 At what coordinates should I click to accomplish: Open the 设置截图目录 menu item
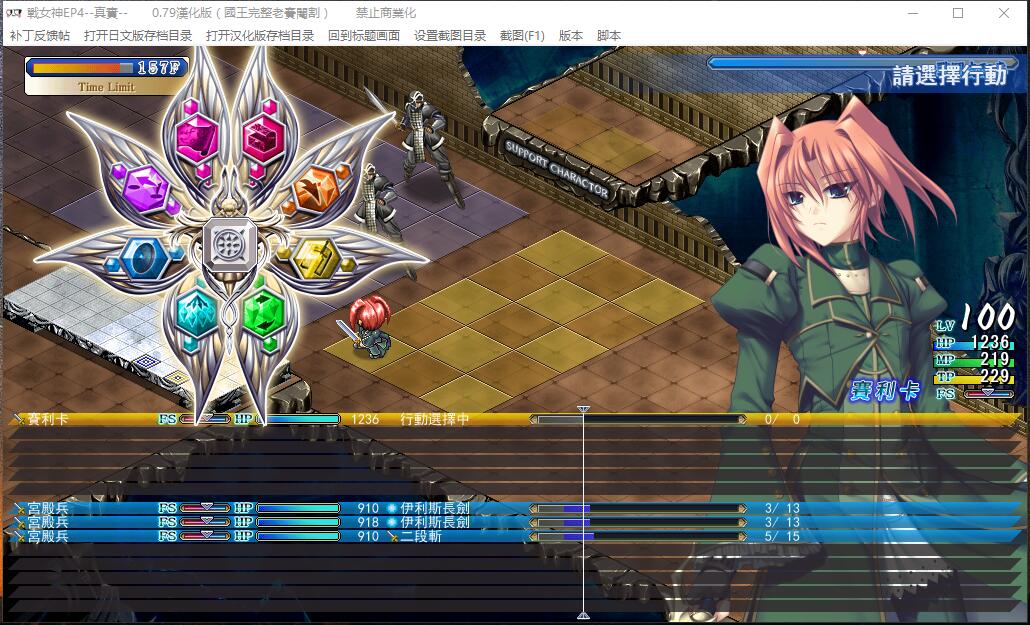(450, 35)
